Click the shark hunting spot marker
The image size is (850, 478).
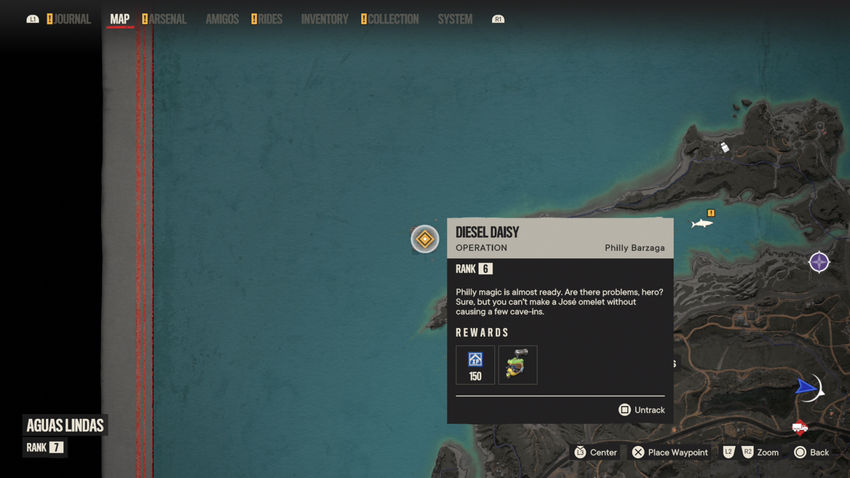click(x=702, y=223)
